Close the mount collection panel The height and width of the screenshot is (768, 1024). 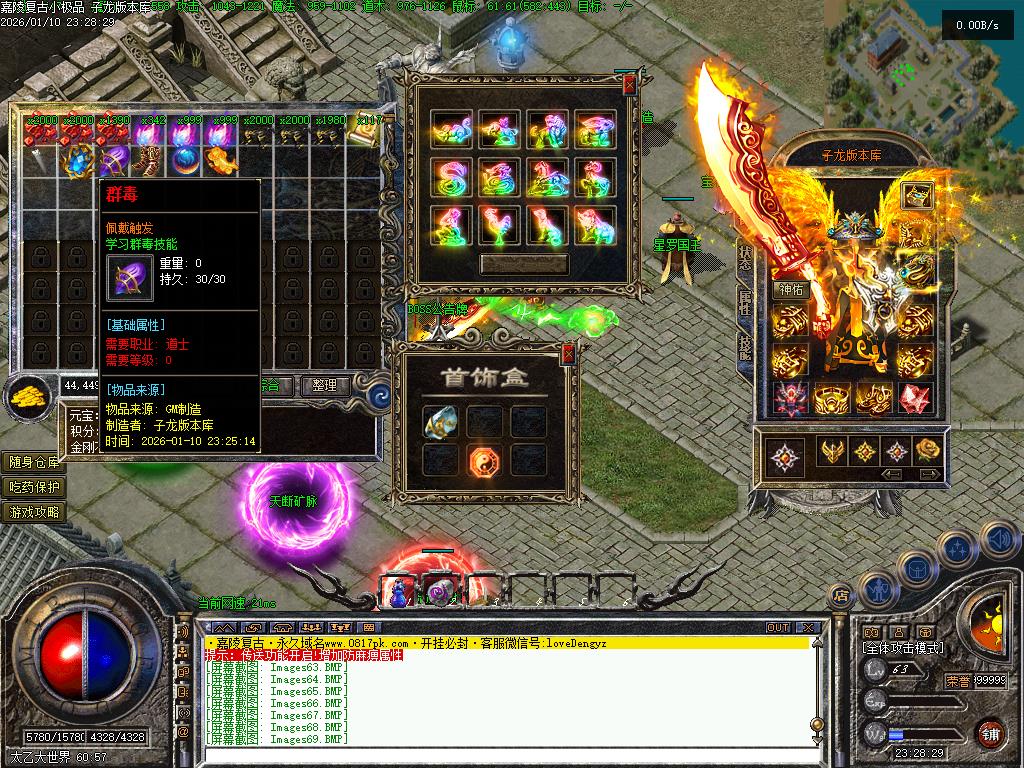629,86
